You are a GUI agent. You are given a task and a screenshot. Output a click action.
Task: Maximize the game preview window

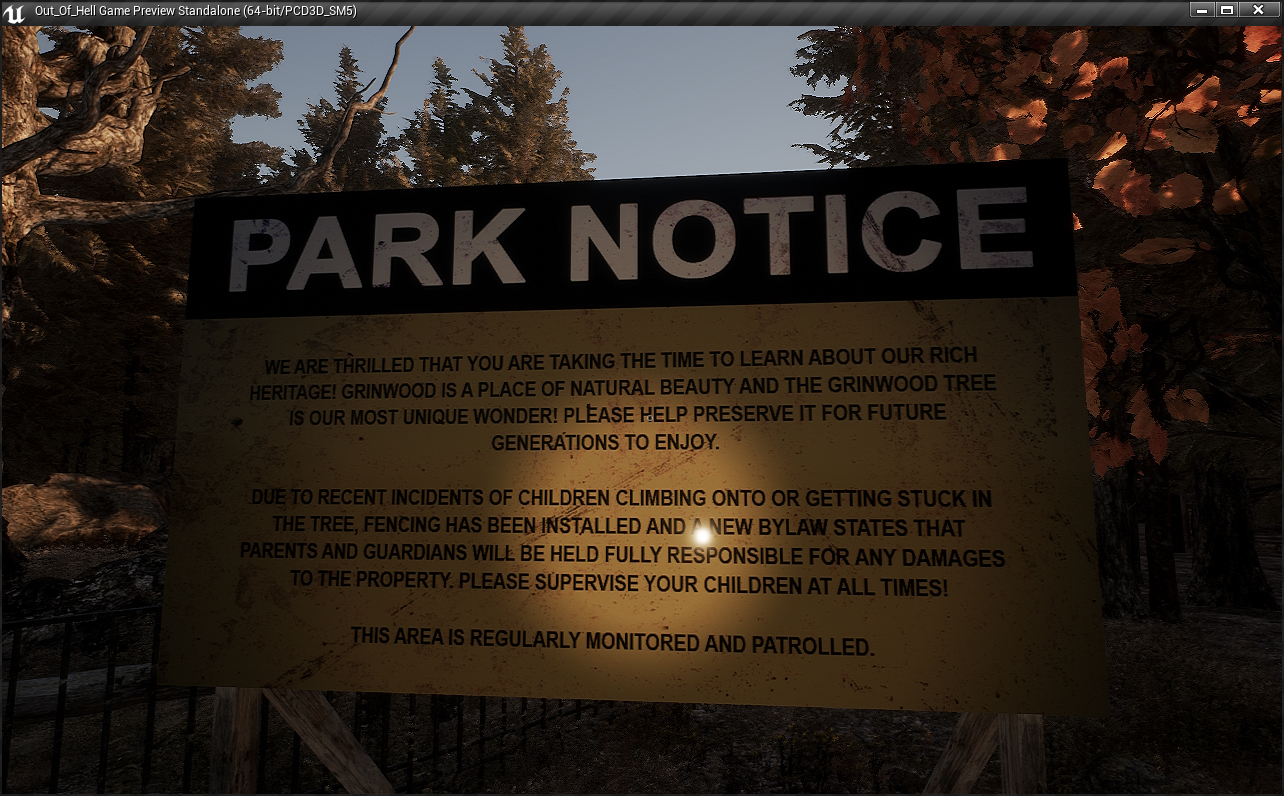coord(1227,10)
